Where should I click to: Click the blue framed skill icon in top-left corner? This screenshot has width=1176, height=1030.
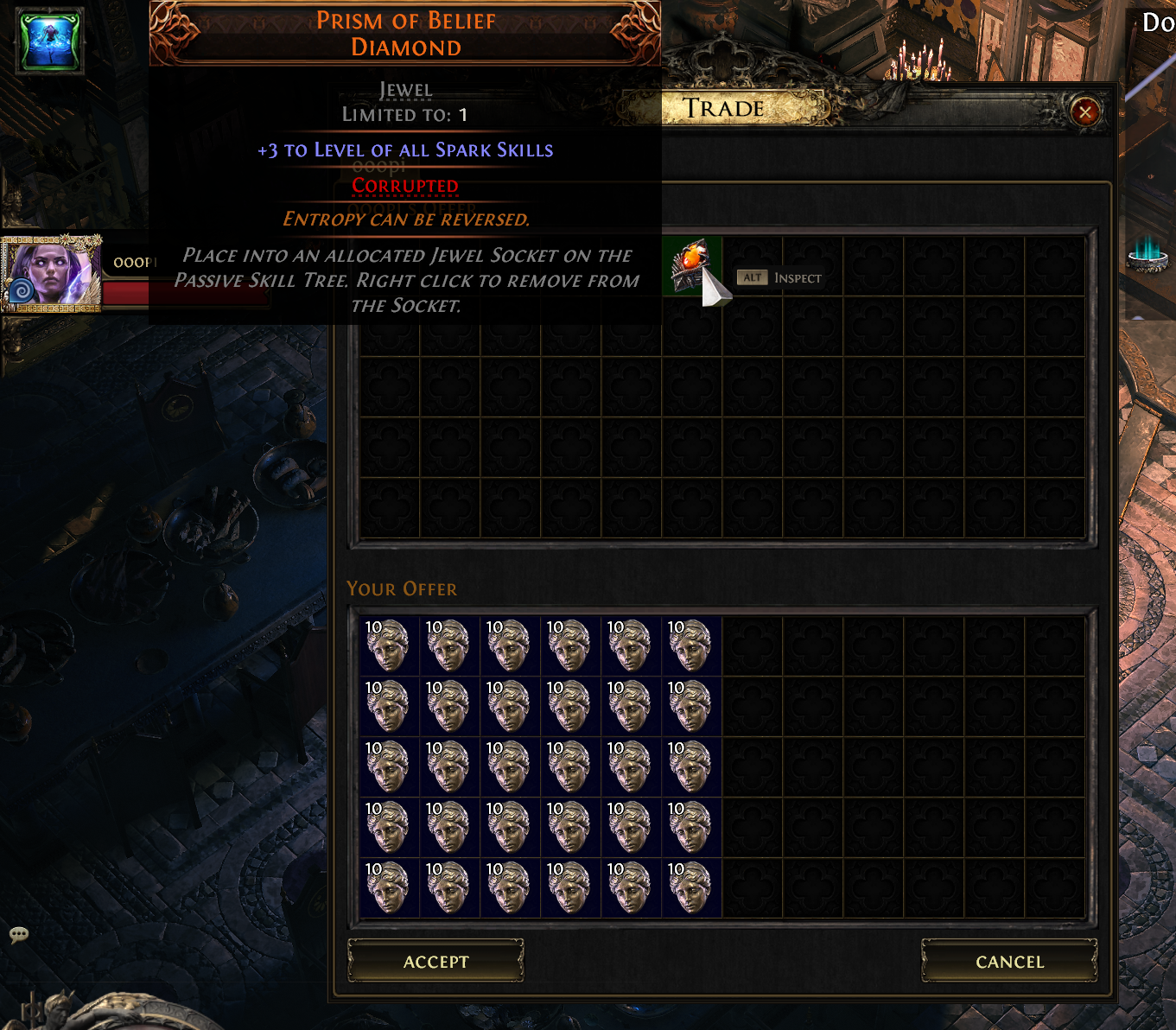click(50, 39)
